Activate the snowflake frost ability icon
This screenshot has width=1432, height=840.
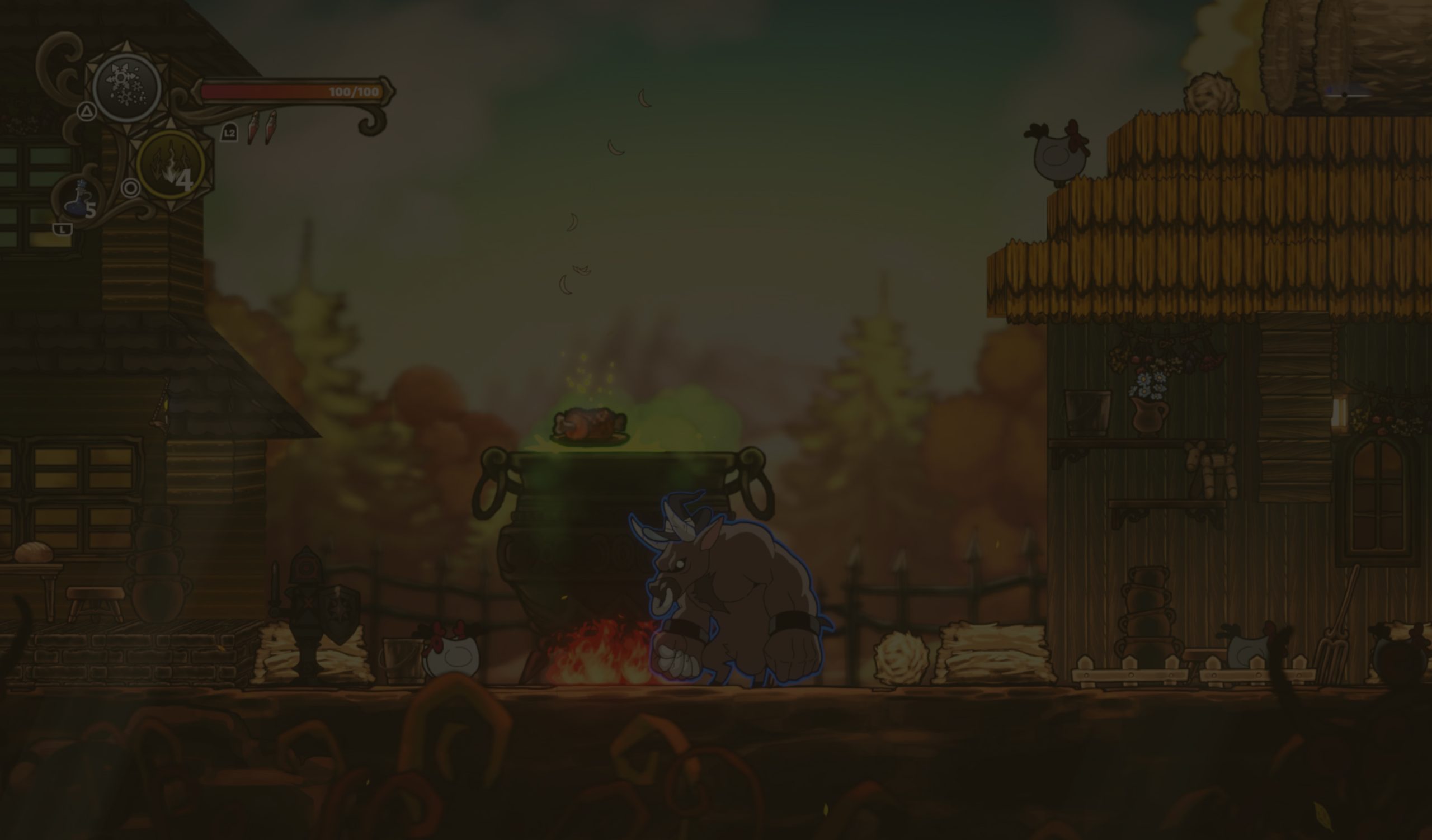[x=127, y=88]
